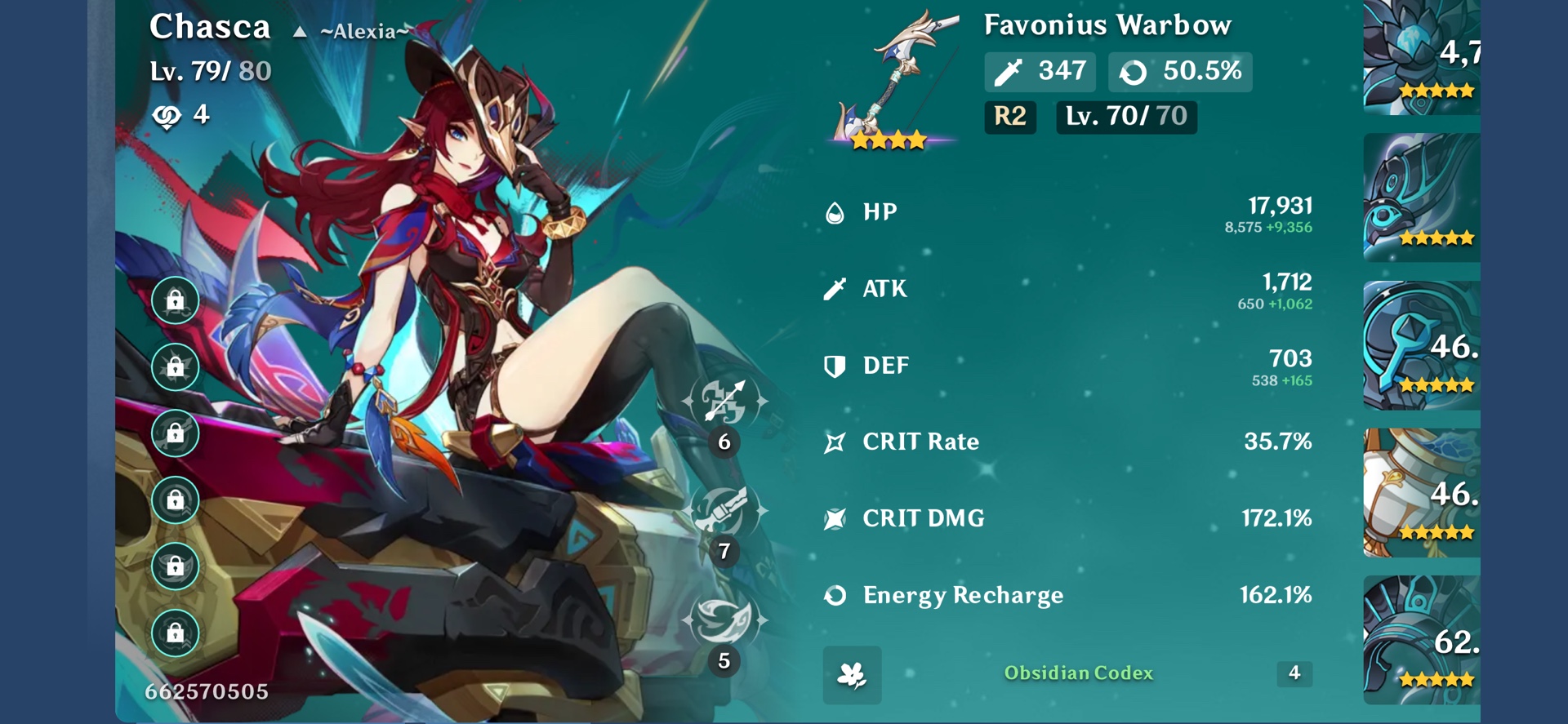Click the Obsidian Codex set bonus icon
Viewport: 1568px width, 724px height.
click(x=852, y=674)
